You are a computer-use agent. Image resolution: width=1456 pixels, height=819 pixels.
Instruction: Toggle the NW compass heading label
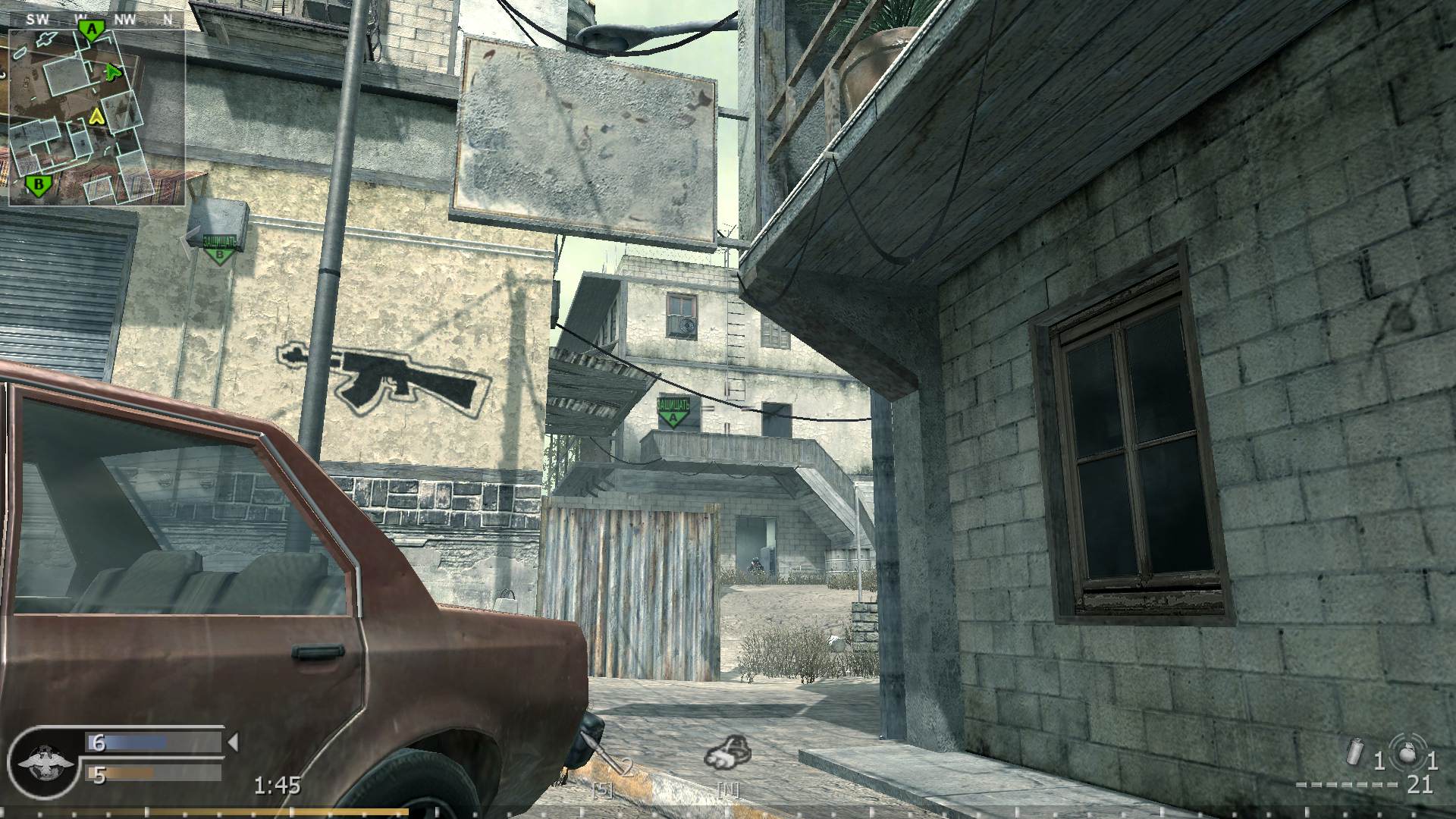(x=123, y=20)
